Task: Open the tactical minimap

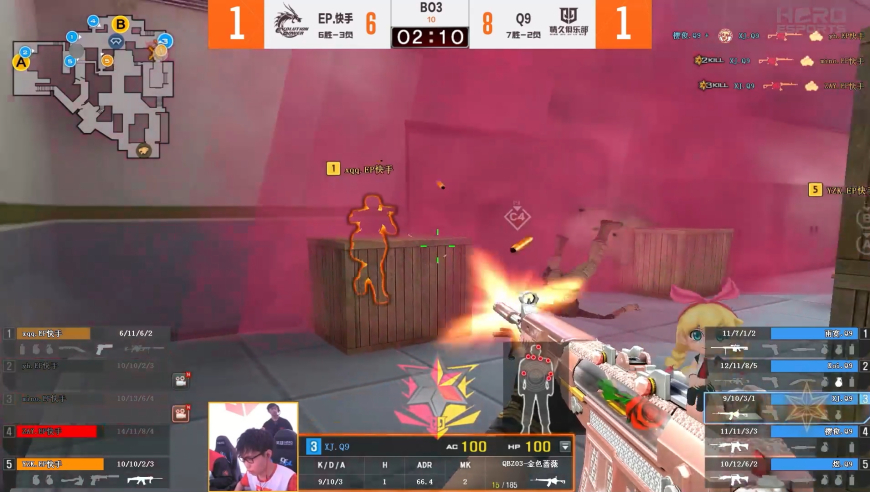Action: (x=91, y=85)
